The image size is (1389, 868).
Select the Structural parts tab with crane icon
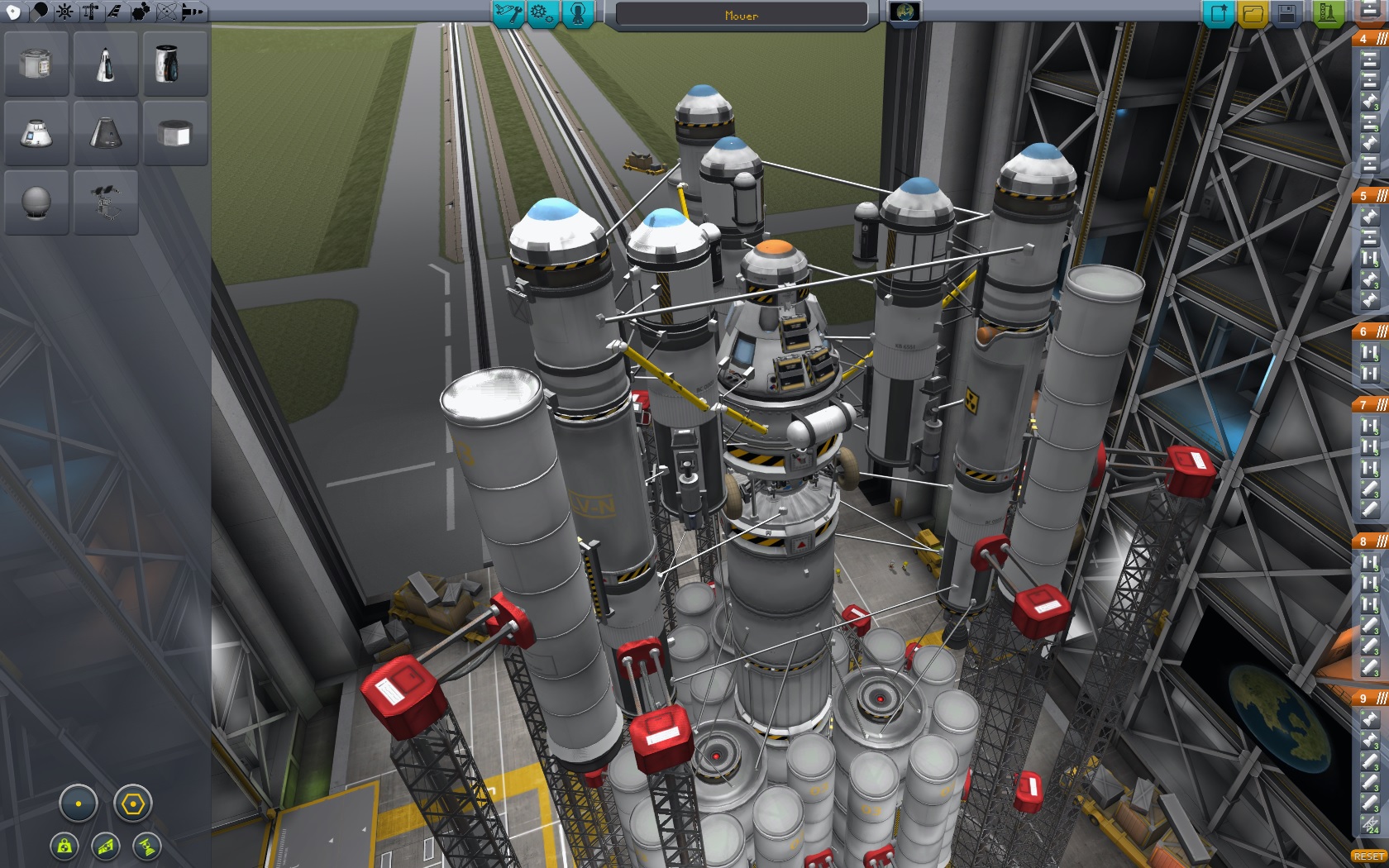(89, 12)
